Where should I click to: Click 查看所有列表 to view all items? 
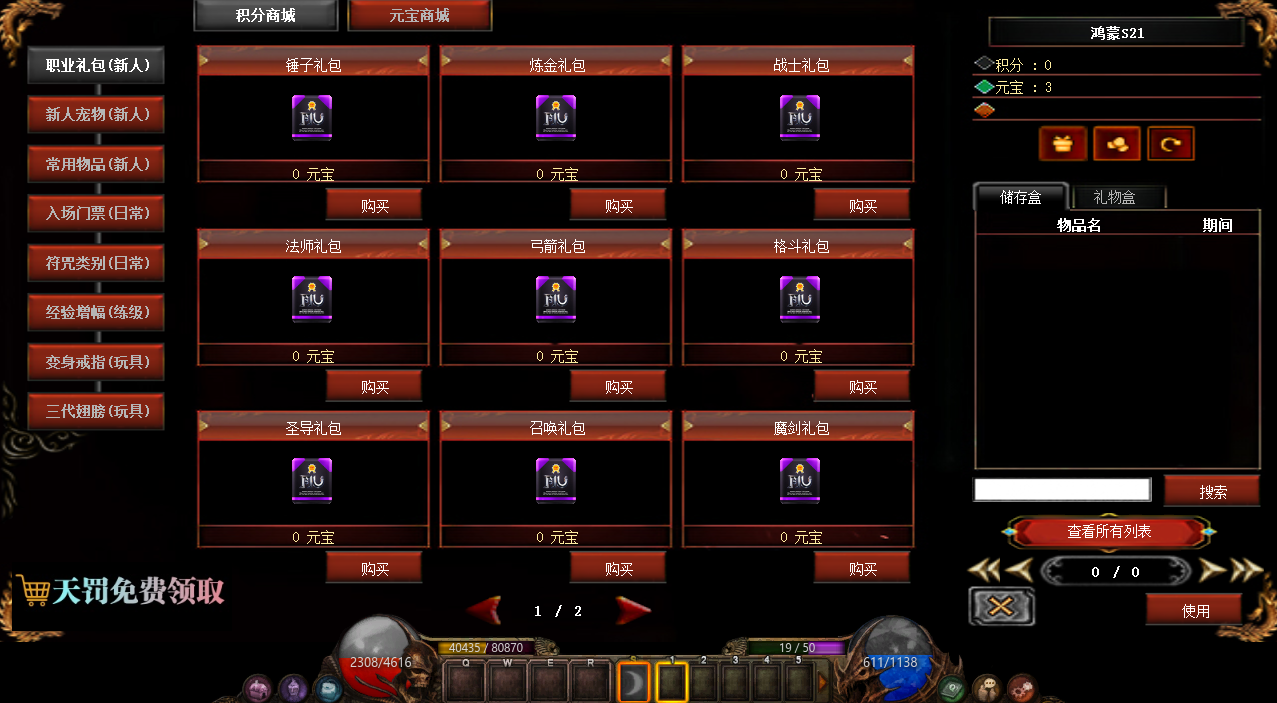tap(1109, 532)
